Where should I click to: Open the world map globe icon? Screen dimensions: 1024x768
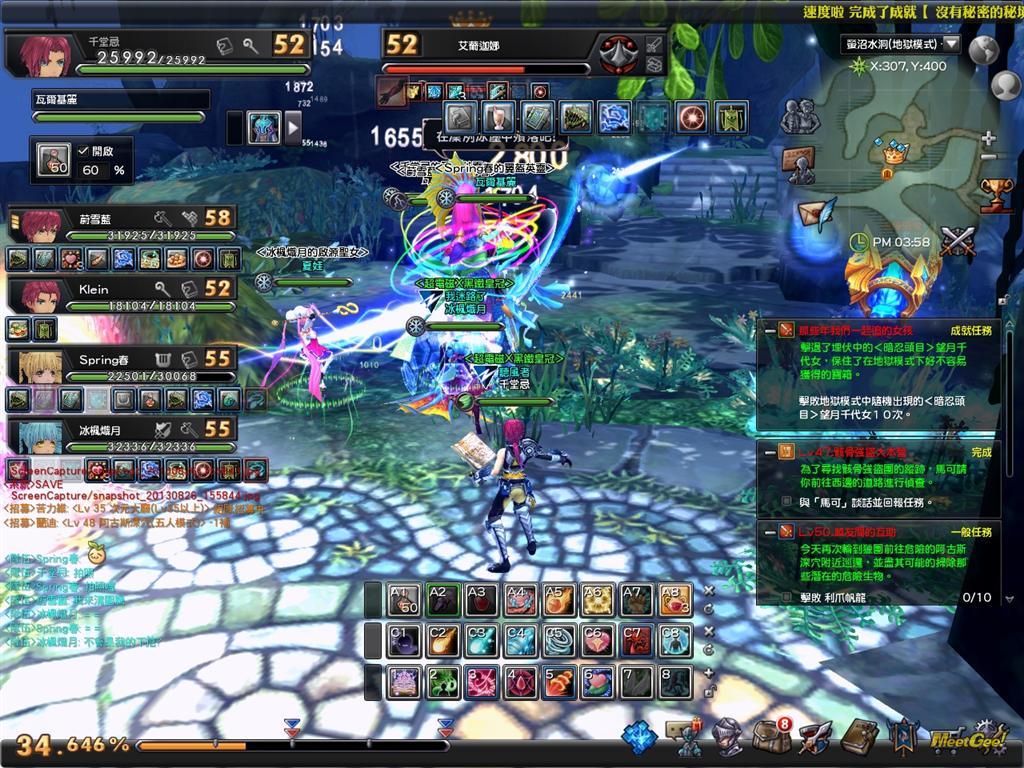click(x=984, y=50)
